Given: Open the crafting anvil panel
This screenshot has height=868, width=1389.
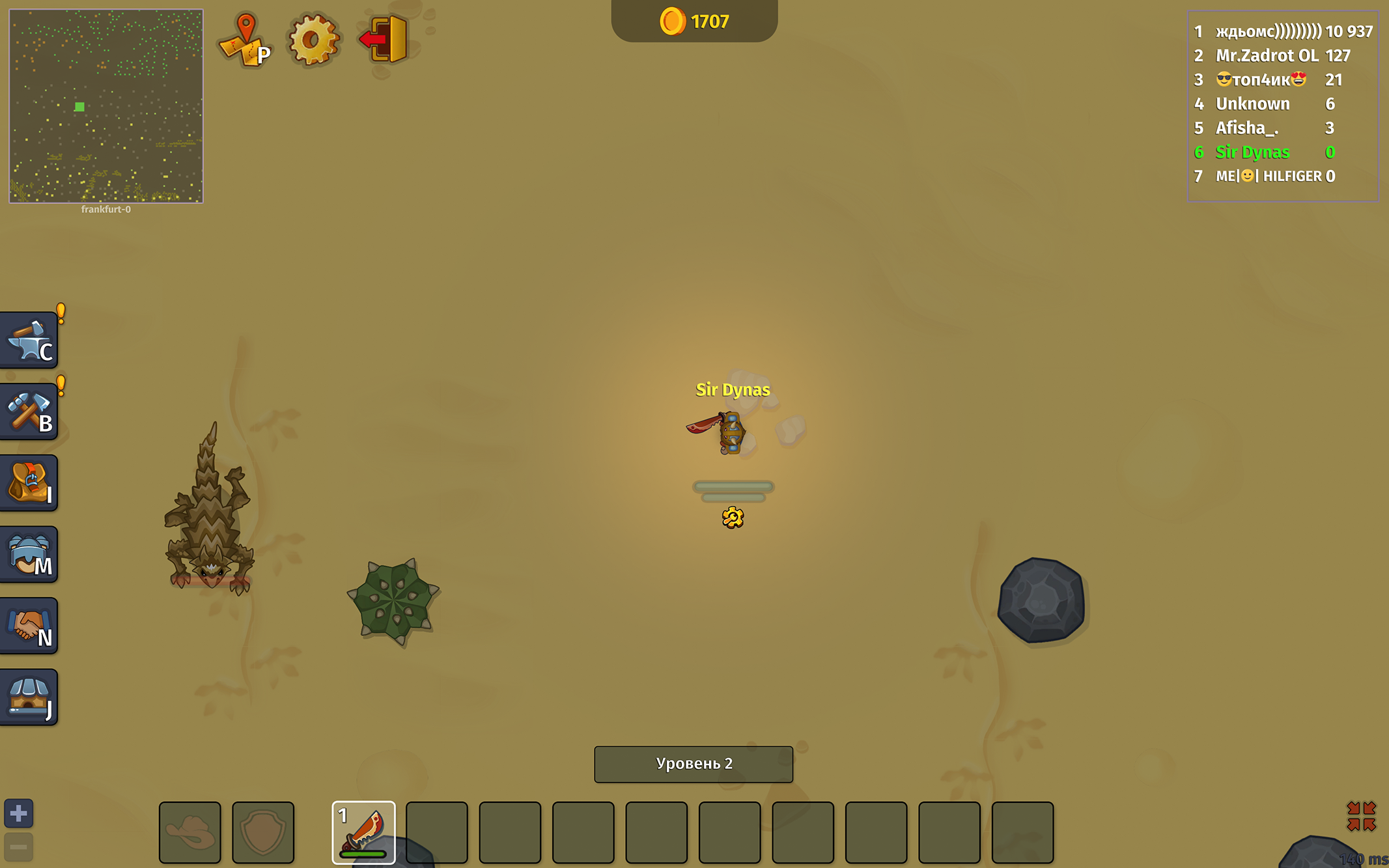Looking at the screenshot, I should pos(29,339).
